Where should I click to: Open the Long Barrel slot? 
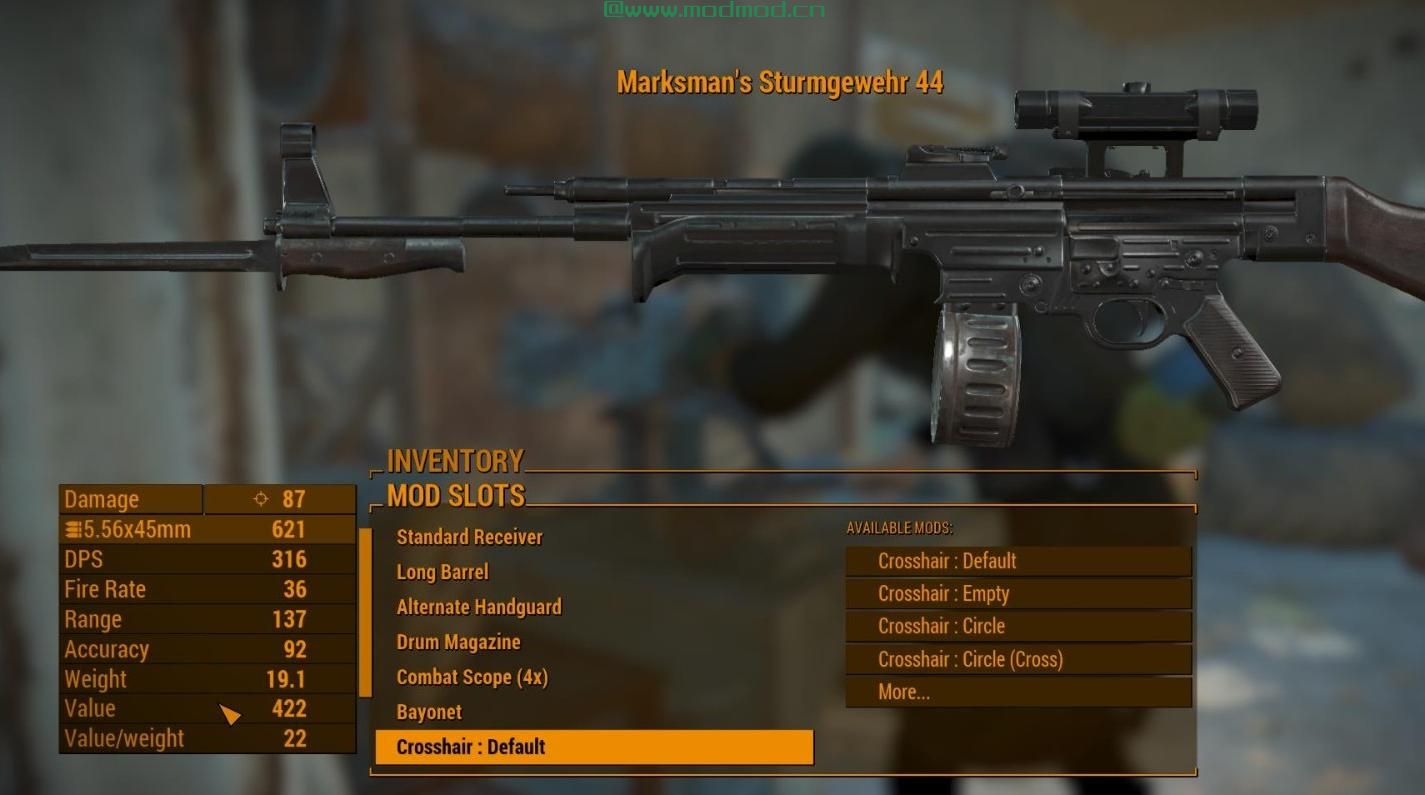[x=441, y=571]
